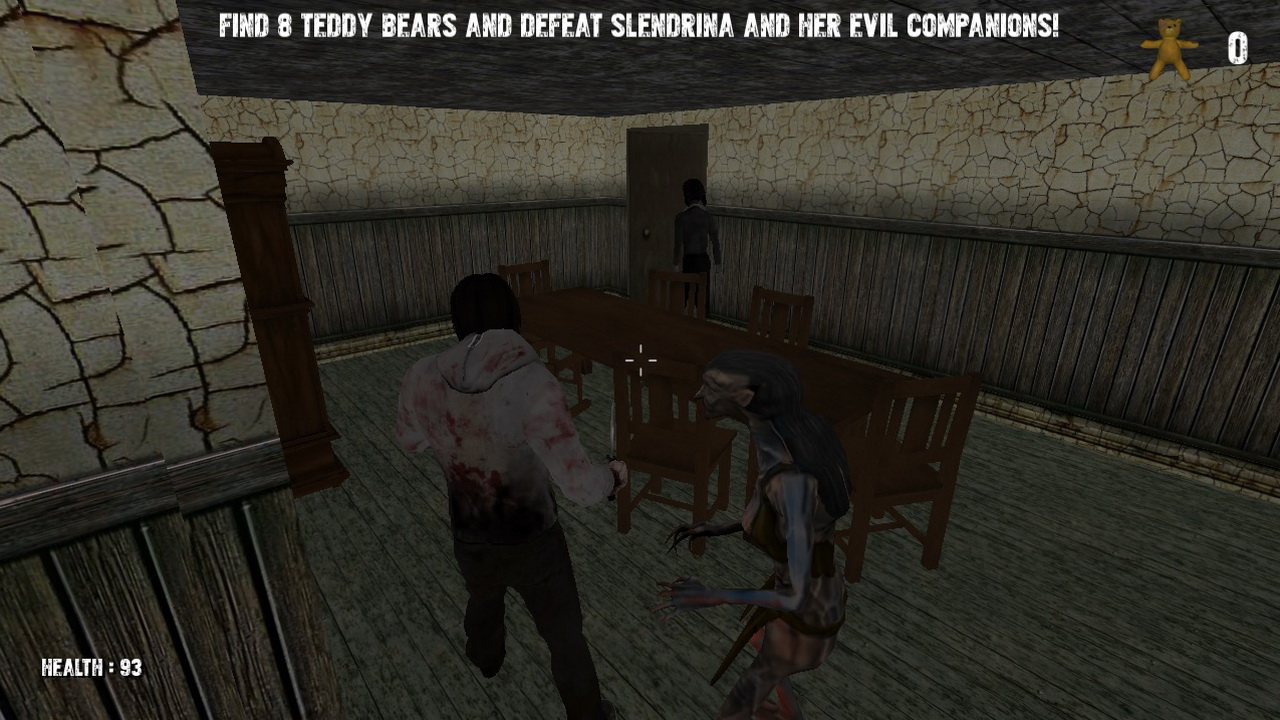1280x720 pixels.
Task: Select the crosshair in screen center
Action: click(x=640, y=360)
